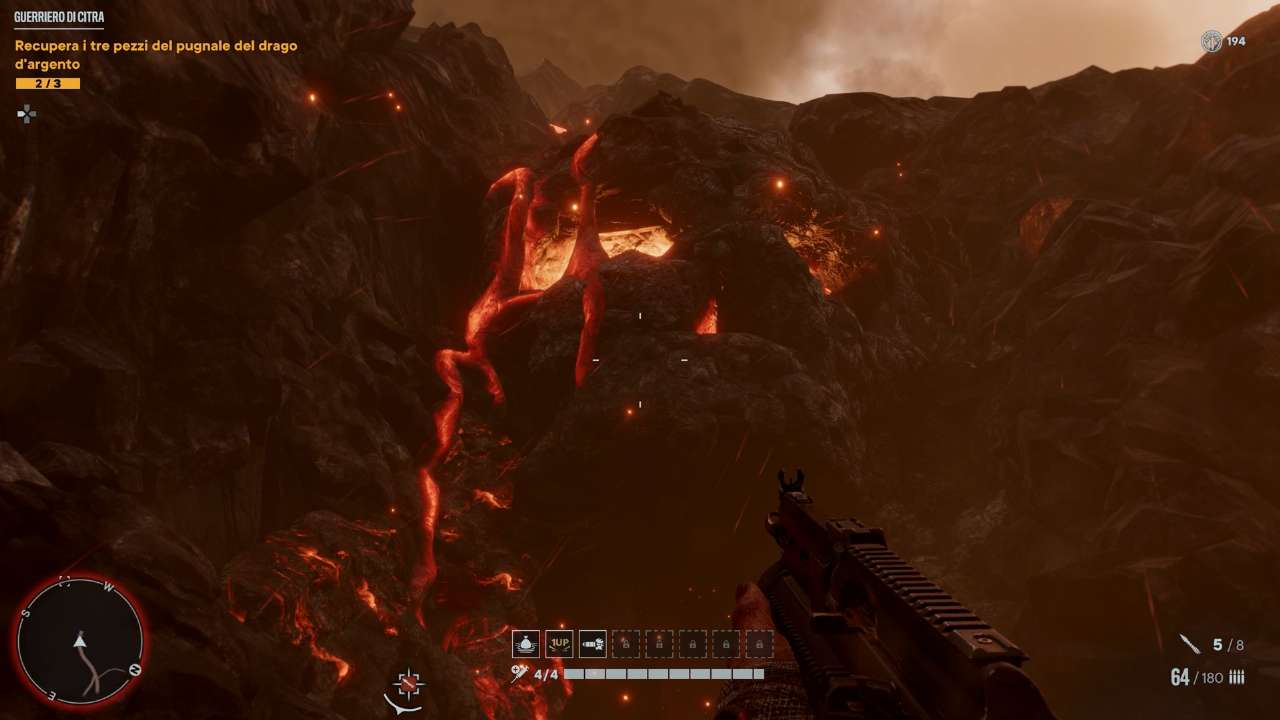
Task: Click the coin currency icon
Action: coord(1211,41)
